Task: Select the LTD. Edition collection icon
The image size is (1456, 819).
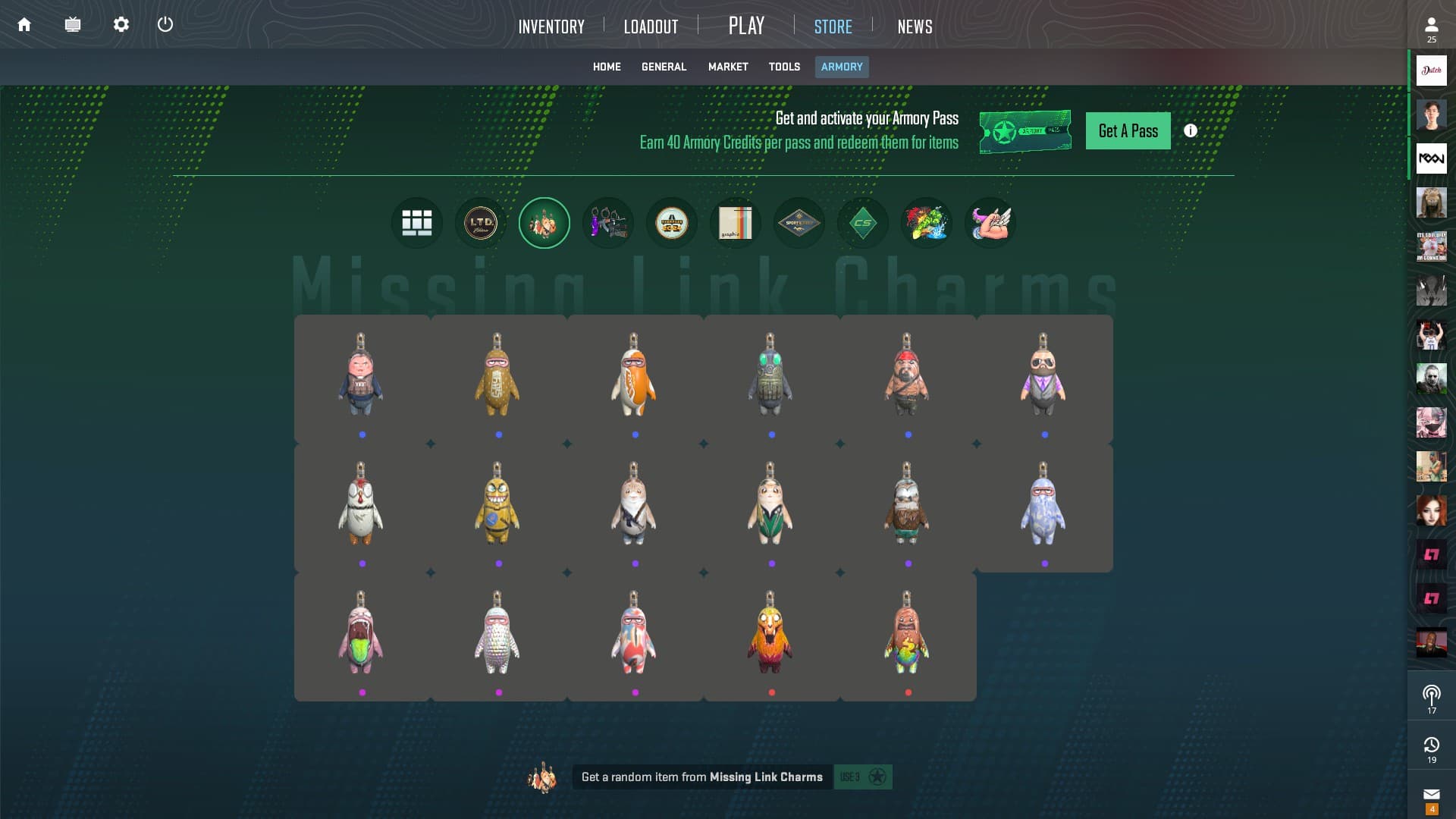Action: pos(481,222)
